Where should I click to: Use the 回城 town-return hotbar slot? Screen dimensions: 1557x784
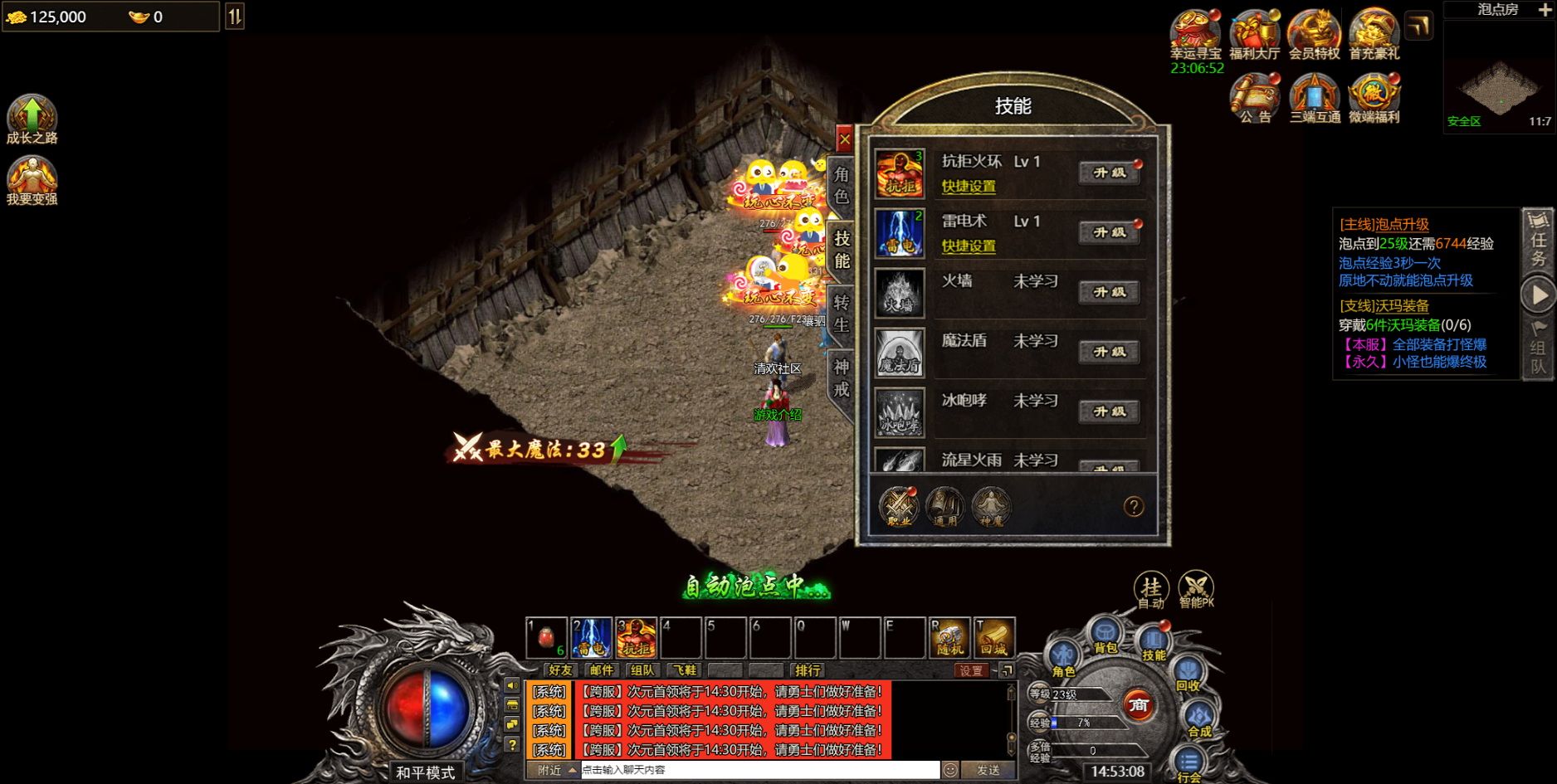point(993,637)
